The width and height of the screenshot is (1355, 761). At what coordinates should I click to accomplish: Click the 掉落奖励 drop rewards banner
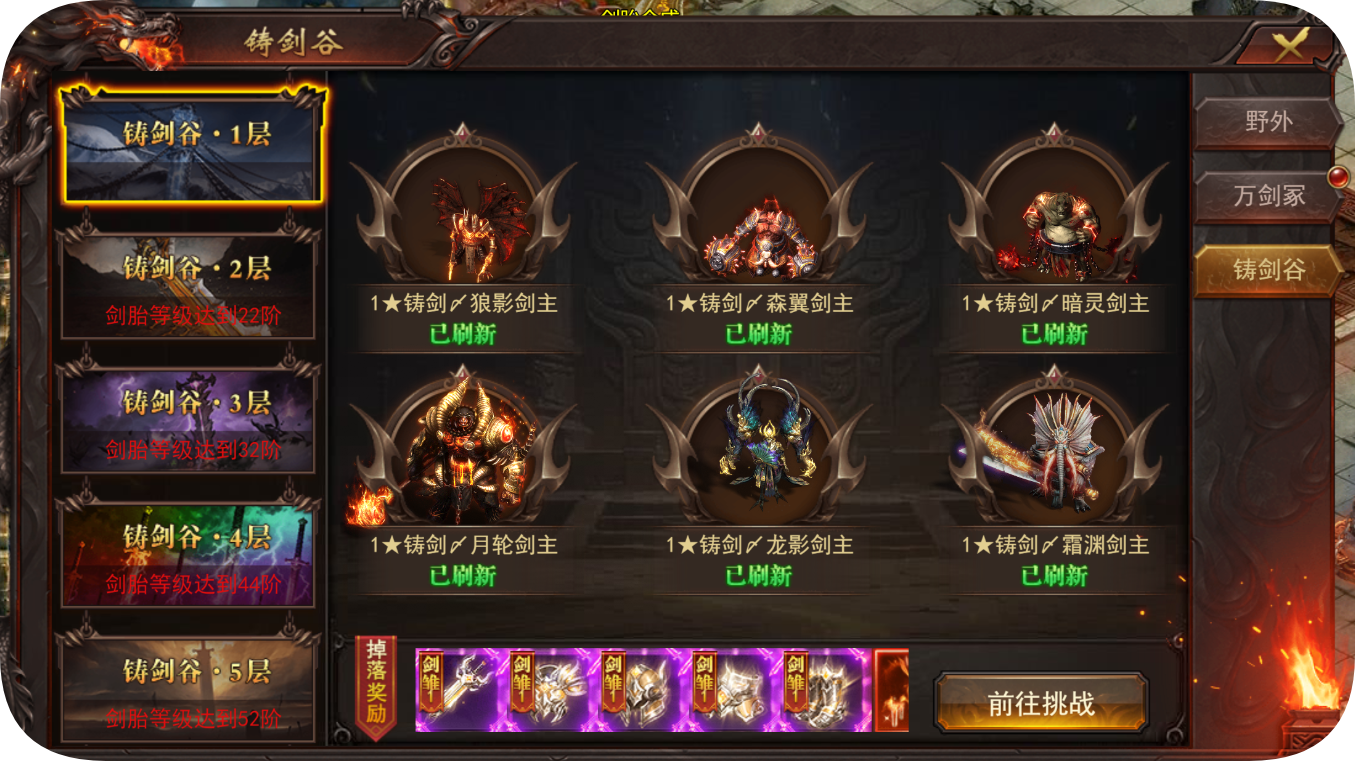tap(377, 685)
